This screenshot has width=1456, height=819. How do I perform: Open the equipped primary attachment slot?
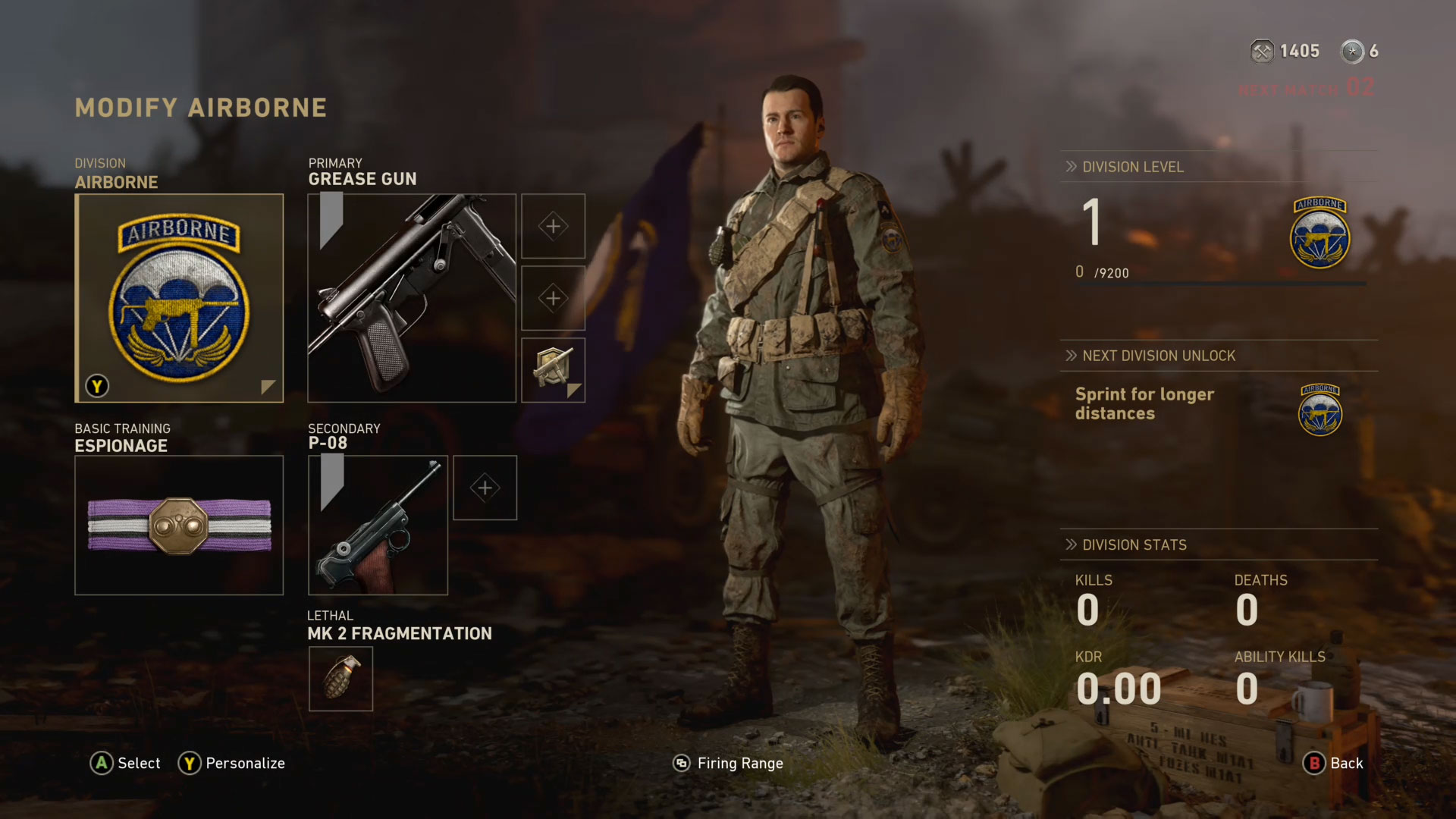click(553, 370)
